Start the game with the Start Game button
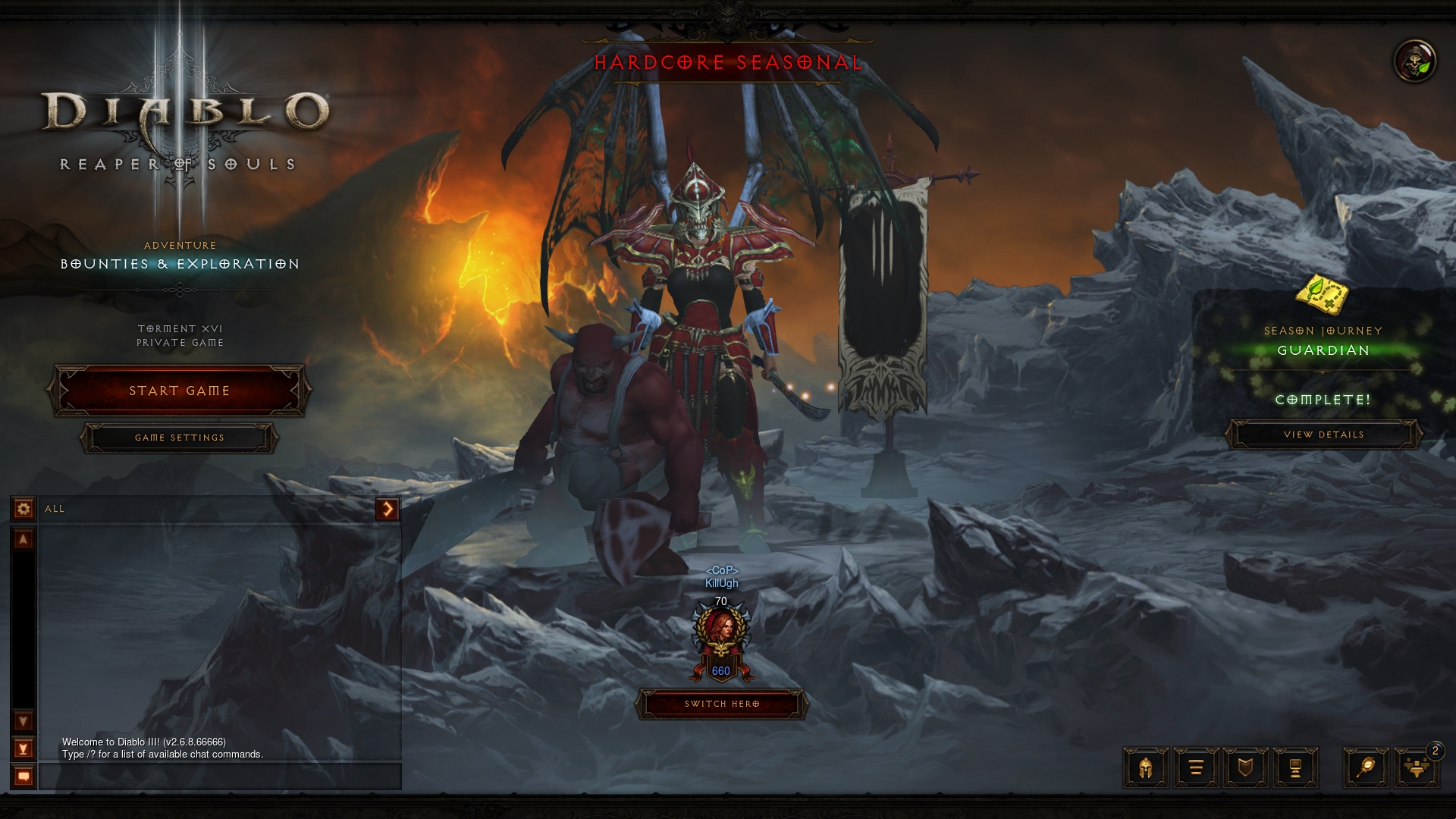The width and height of the screenshot is (1456, 819). point(179,391)
